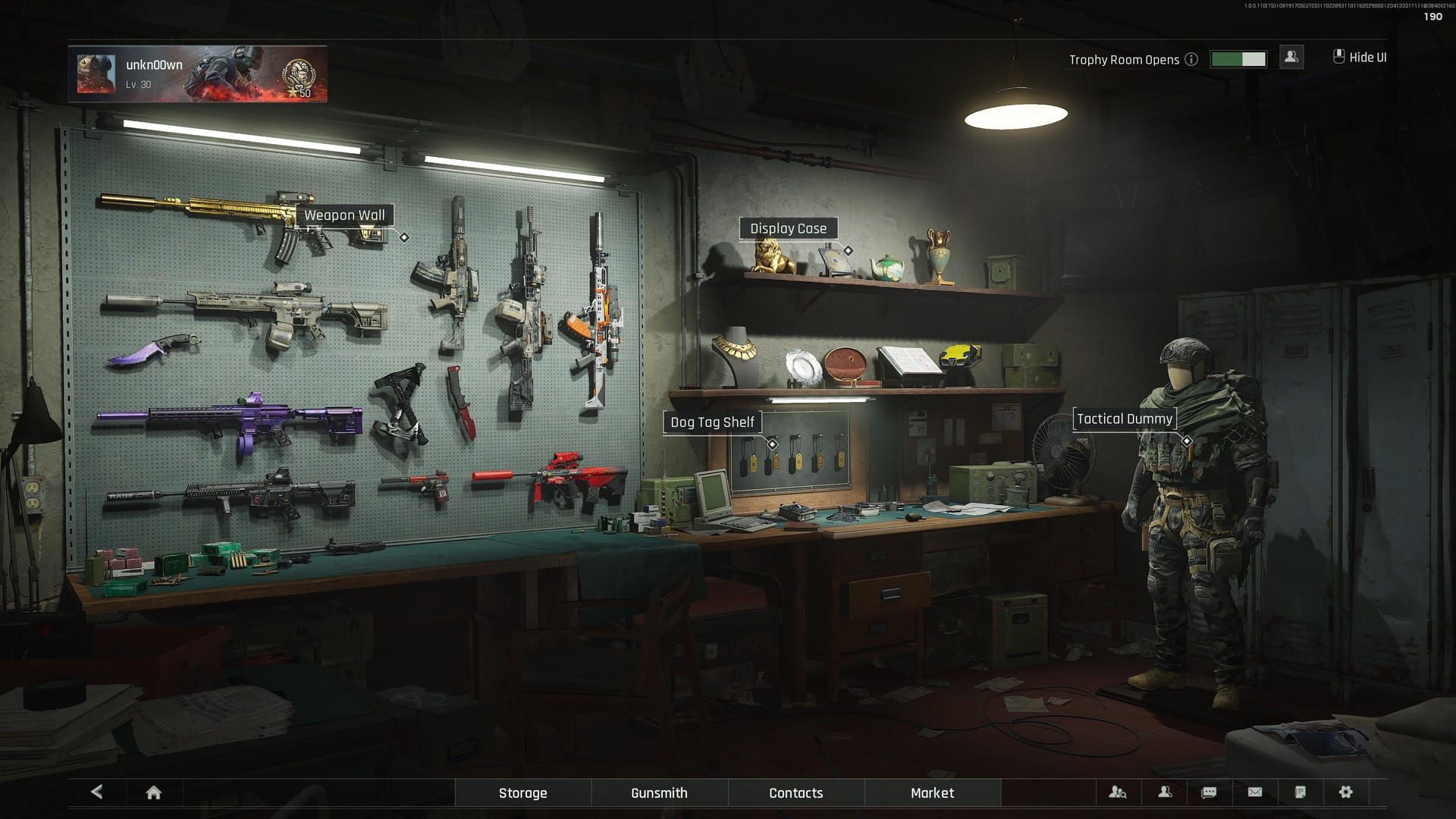
Task: Open the chat speech bubble icon
Action: [1209, 792]
